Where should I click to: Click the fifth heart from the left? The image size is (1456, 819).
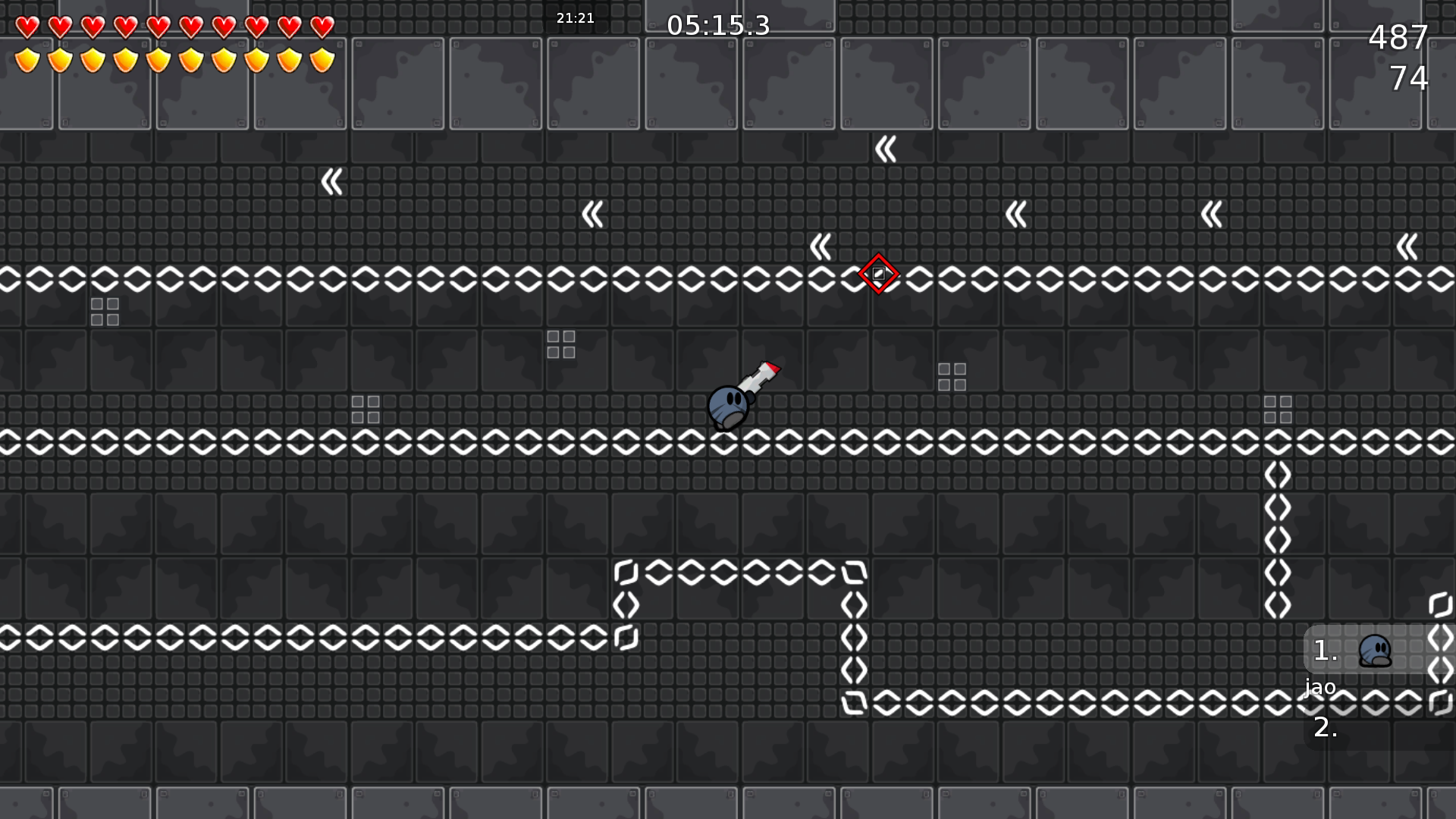[x=158, y=27]
